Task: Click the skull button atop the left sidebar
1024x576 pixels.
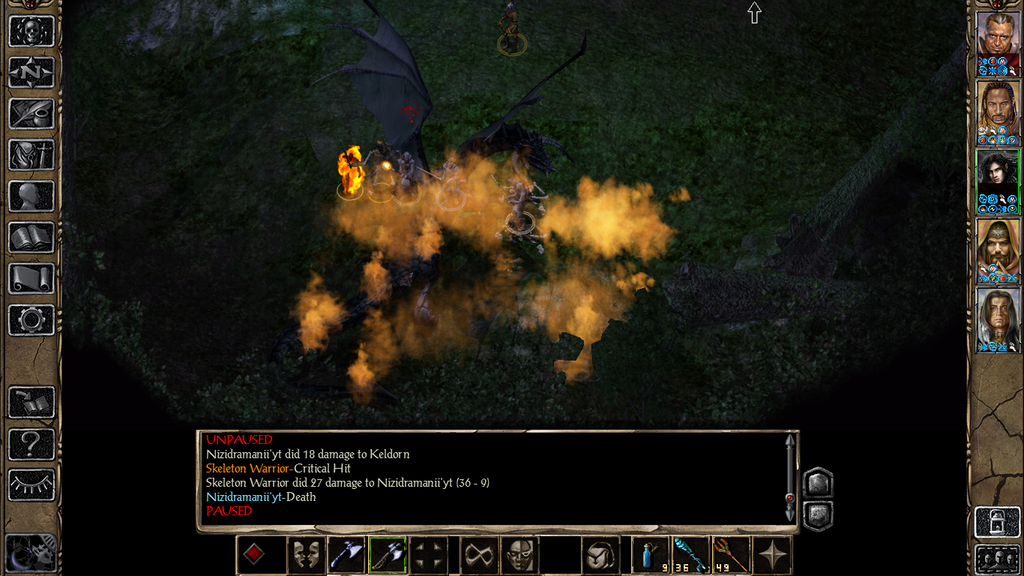Action: [x=31, y=31]
